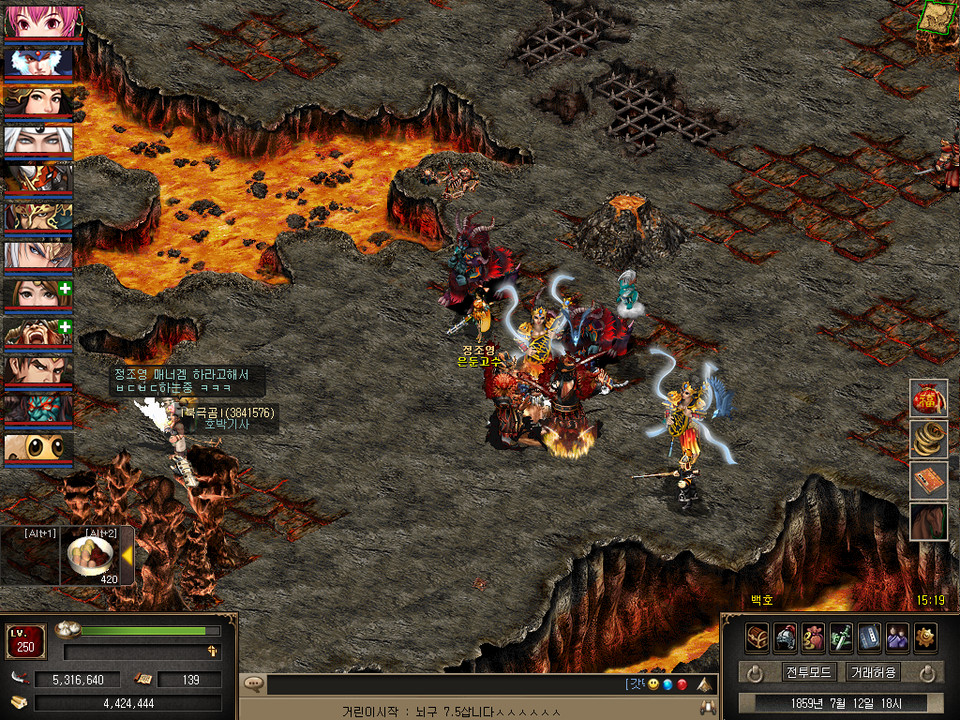Click the gold coins side icon
The height and width of the screenshot is (720, 960).
point(928,439)
